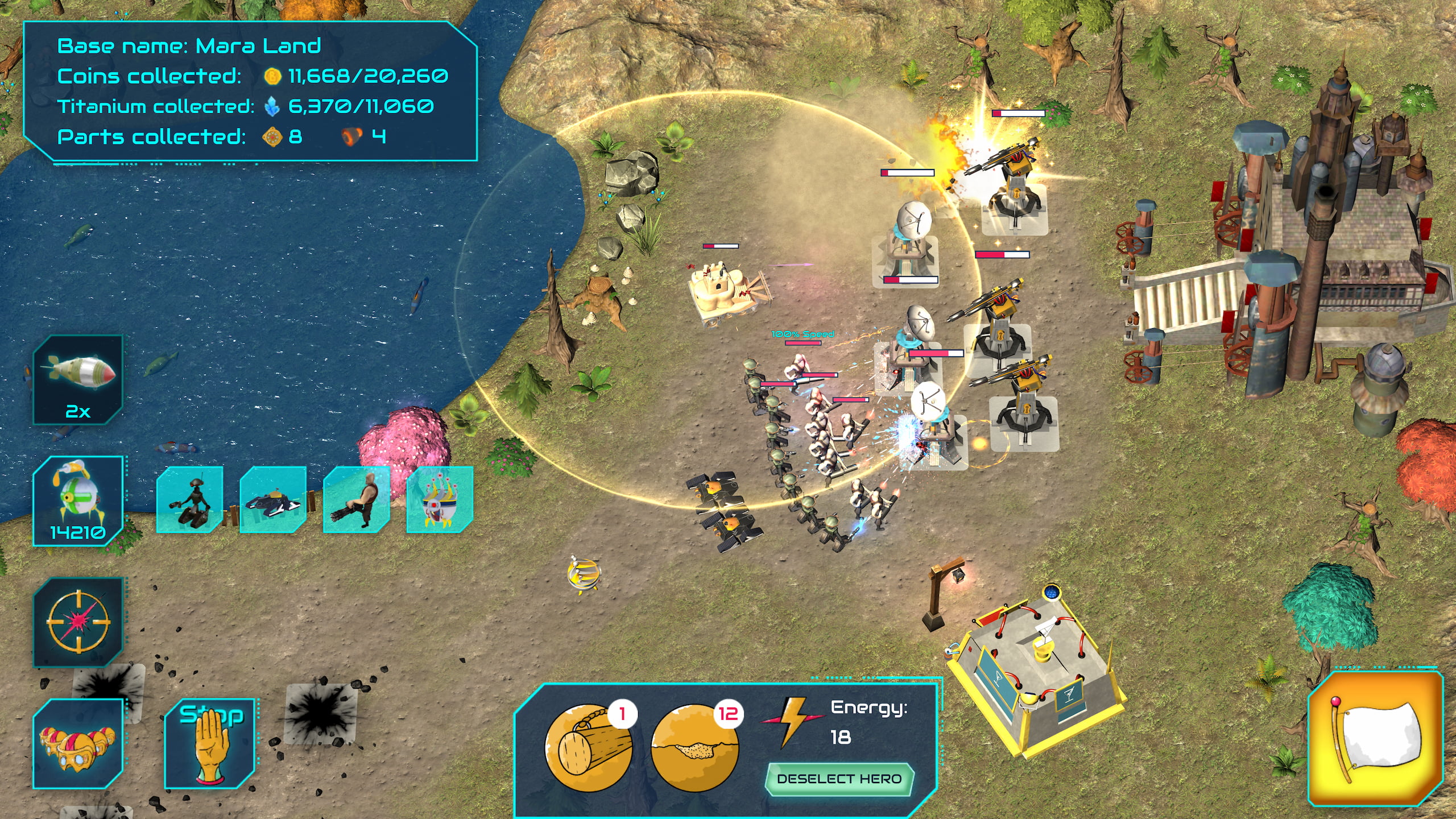Viewport: 1456px width, 819px height.
Task: Choose the tentacled pod unit card
Action: point(440,499)
